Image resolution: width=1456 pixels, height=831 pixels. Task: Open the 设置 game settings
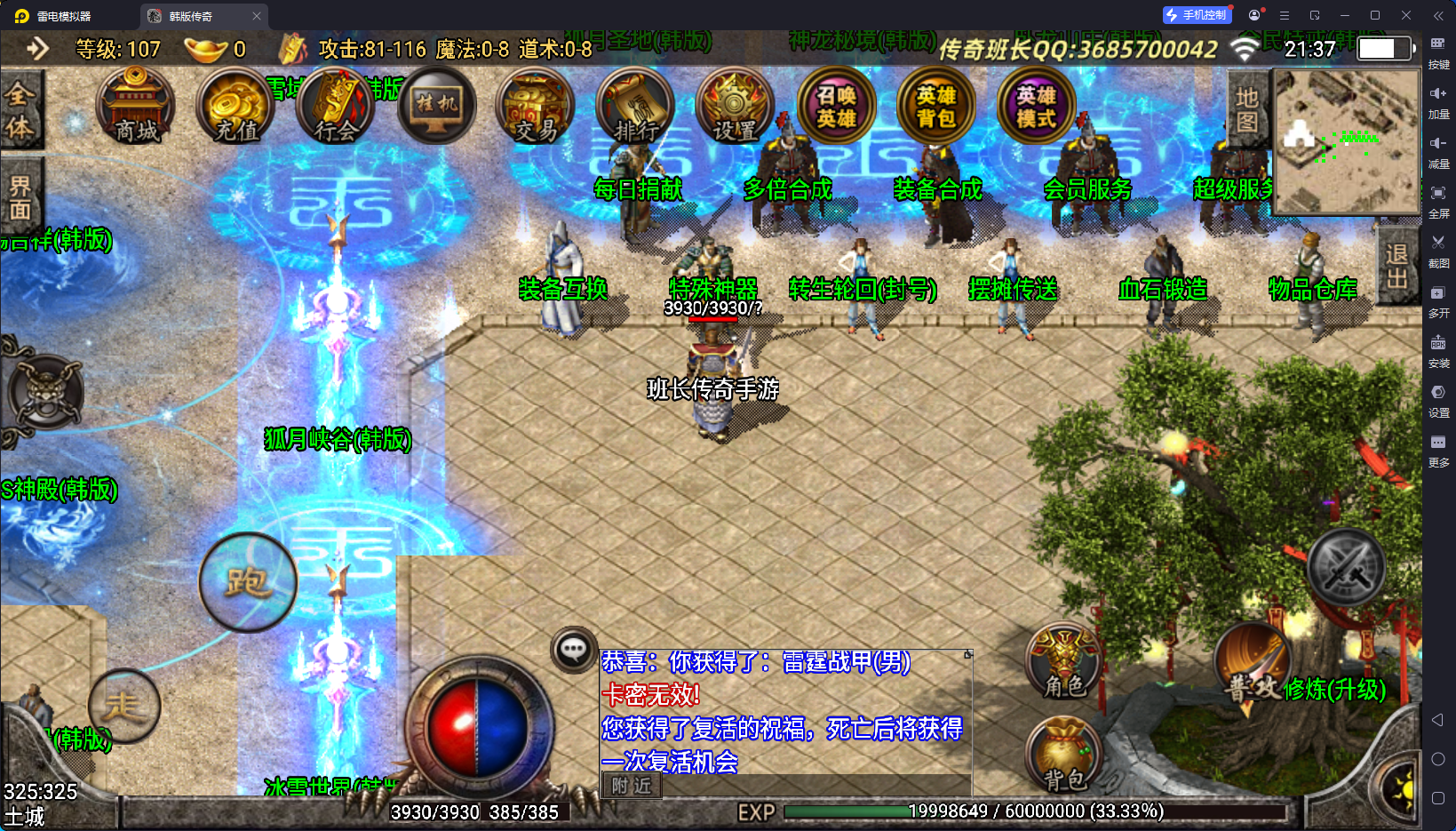[x=736, y=107]
